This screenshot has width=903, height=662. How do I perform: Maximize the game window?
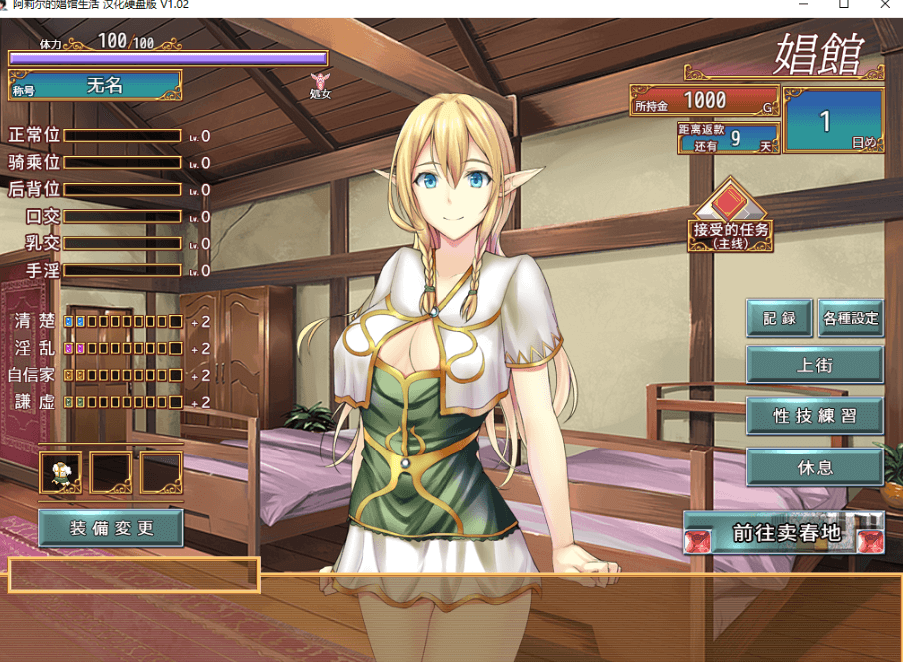tap(843, 5)
